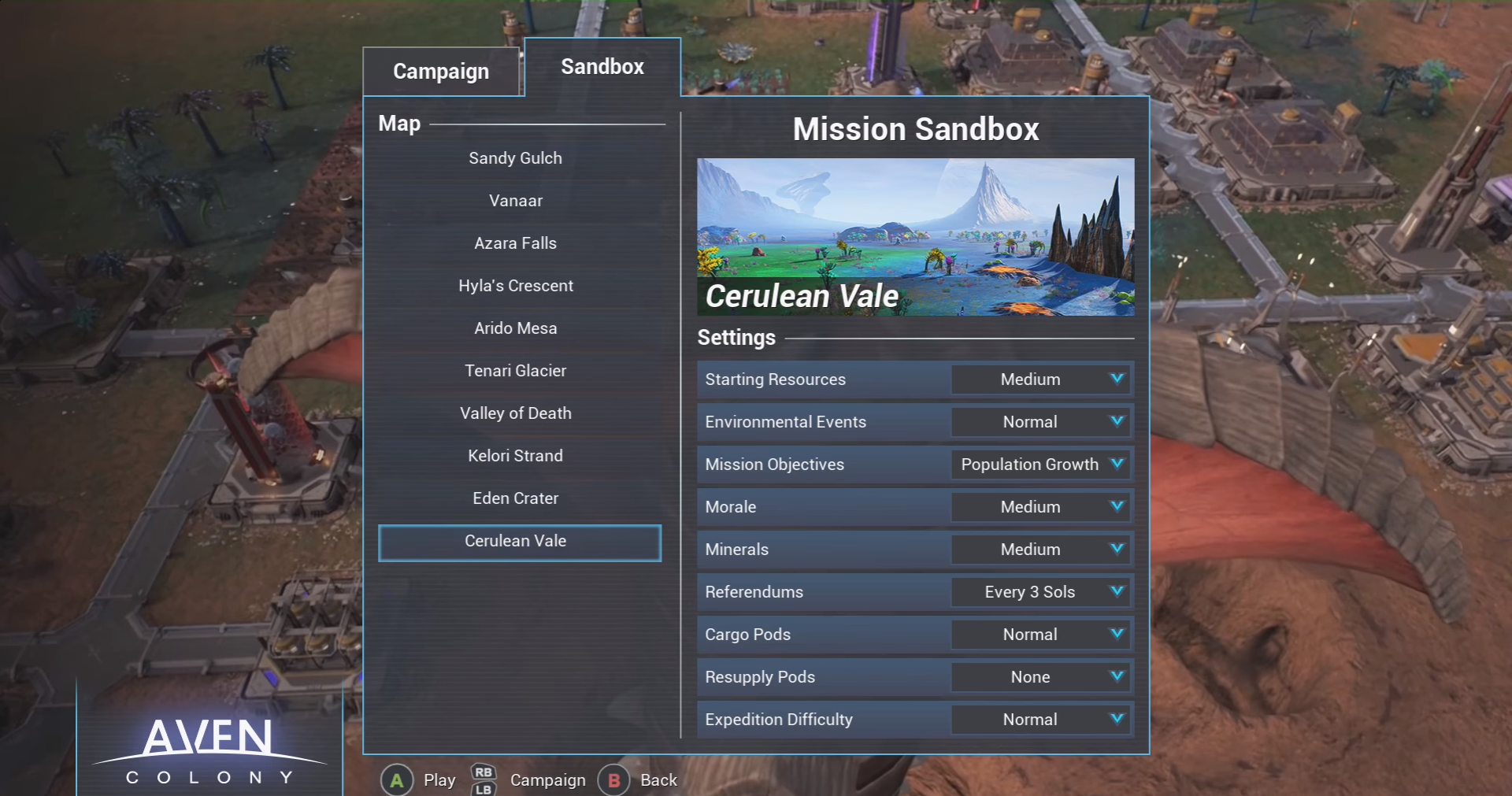Select the Arido Mesa map
This screenshot has height=796, width=1512.
click(x=516, y=328)
